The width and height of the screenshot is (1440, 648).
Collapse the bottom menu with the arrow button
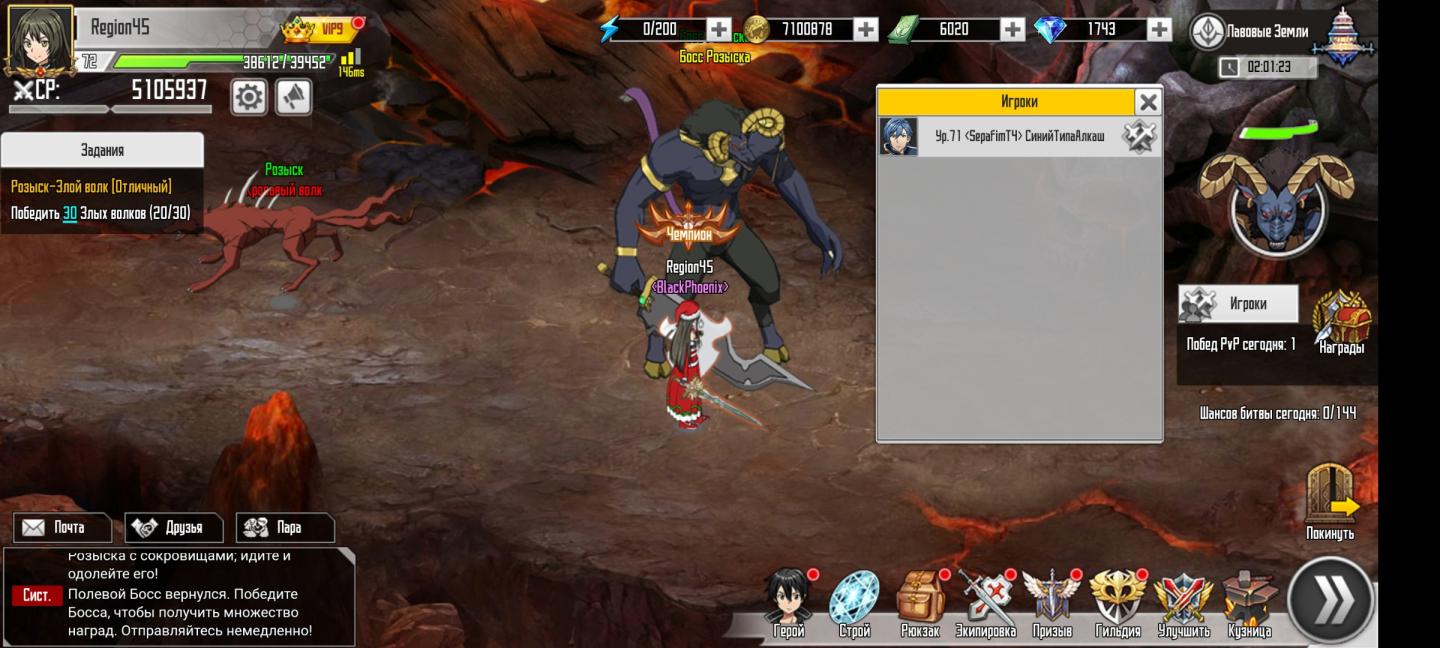pos(1332,600)
